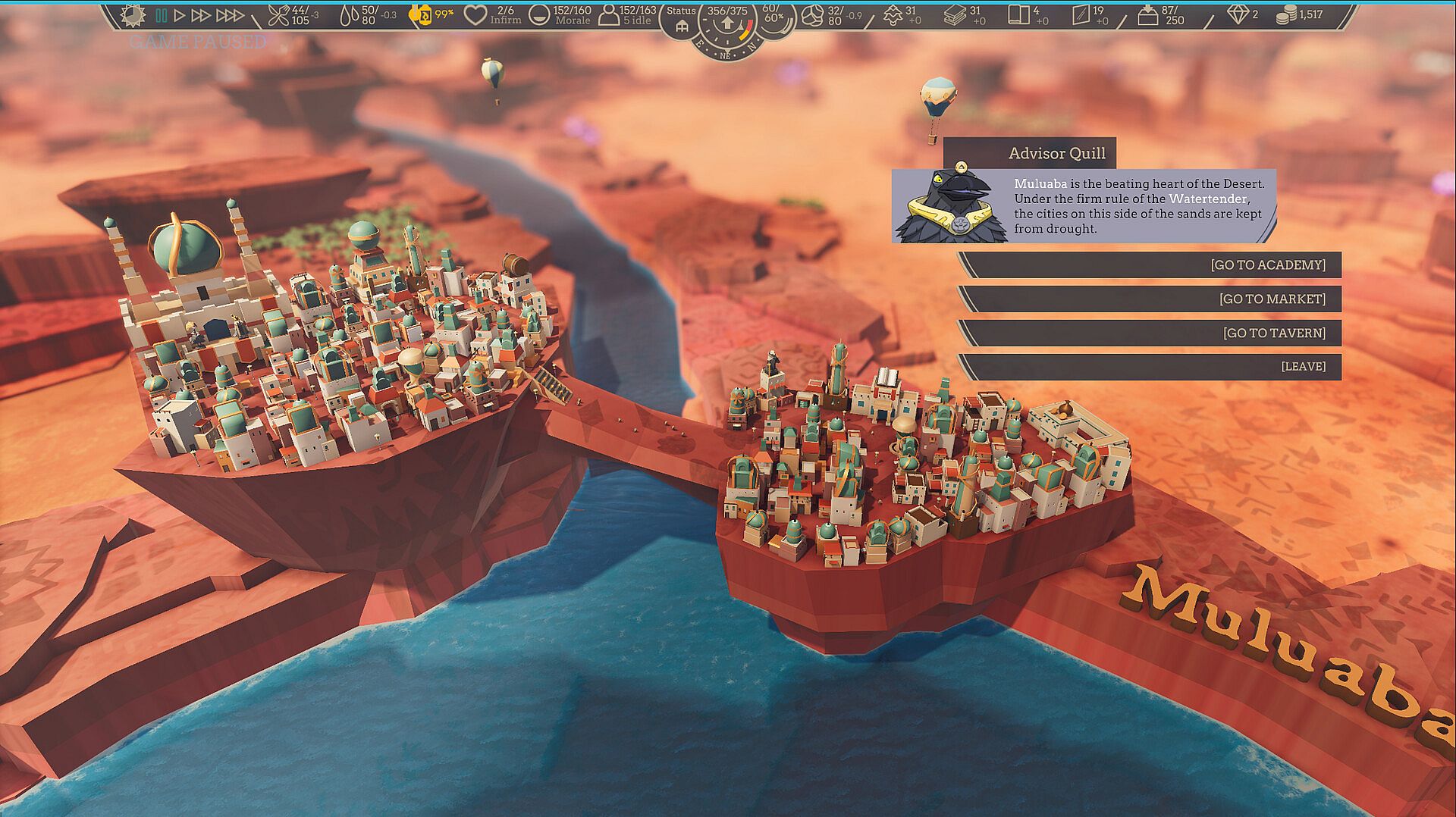Viewport: 1456px width, 817px height.
Task: Choose the Go to Academy dialogue option
Action: pos(1150,265)
